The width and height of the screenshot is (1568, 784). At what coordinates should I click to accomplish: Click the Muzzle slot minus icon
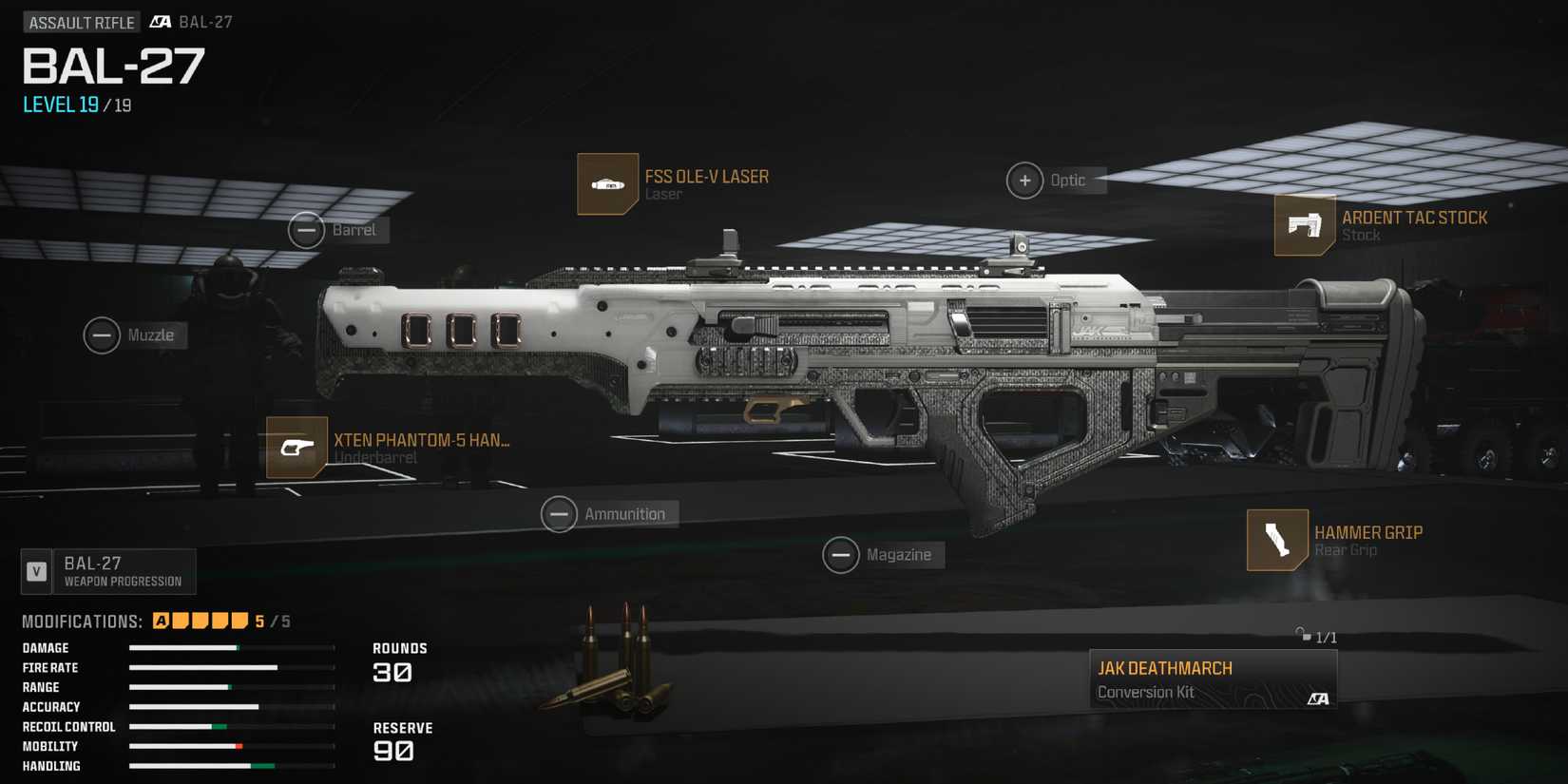(101, 335)
